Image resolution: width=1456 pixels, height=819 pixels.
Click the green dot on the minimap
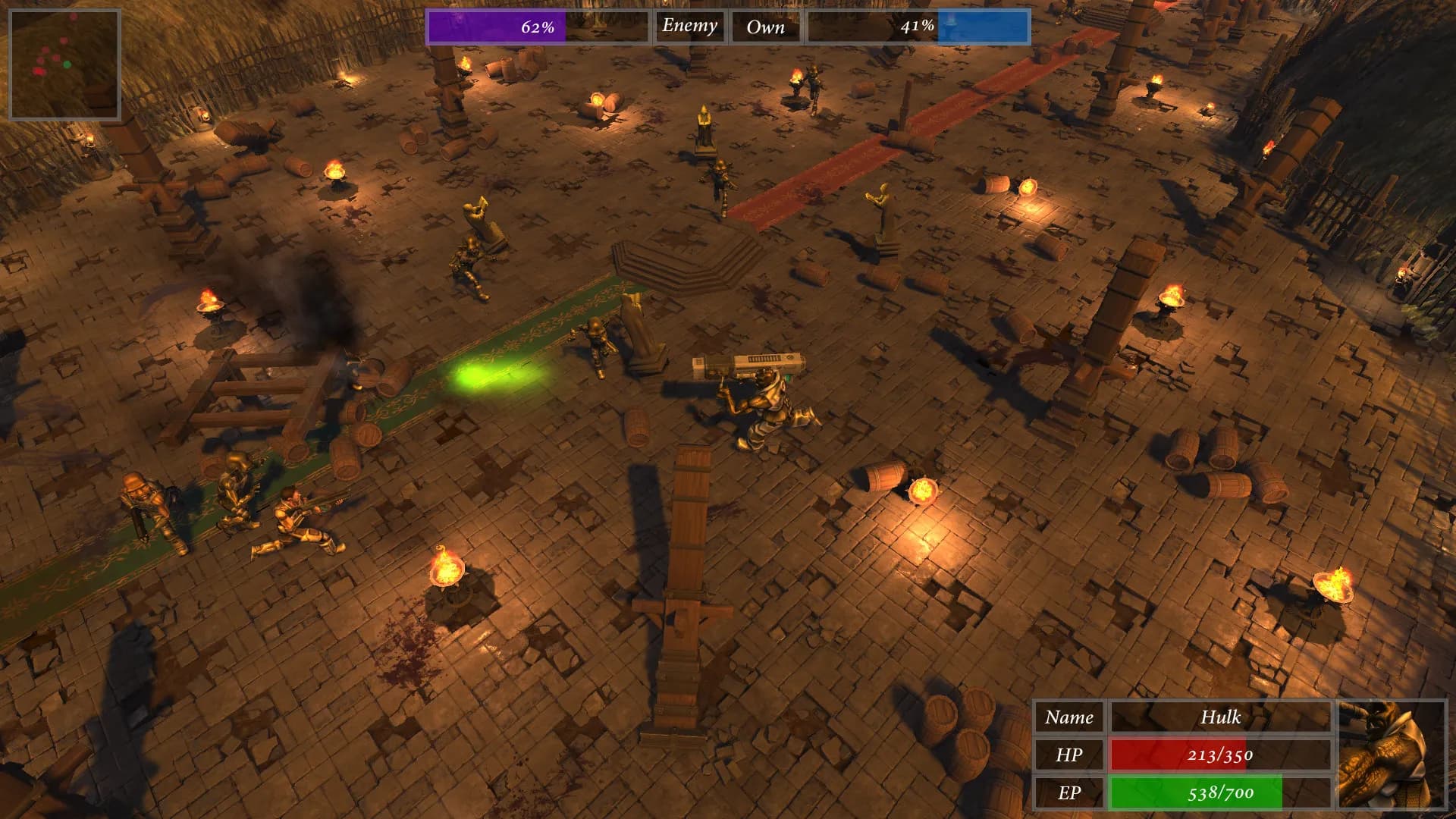click(x=67, y=64)
